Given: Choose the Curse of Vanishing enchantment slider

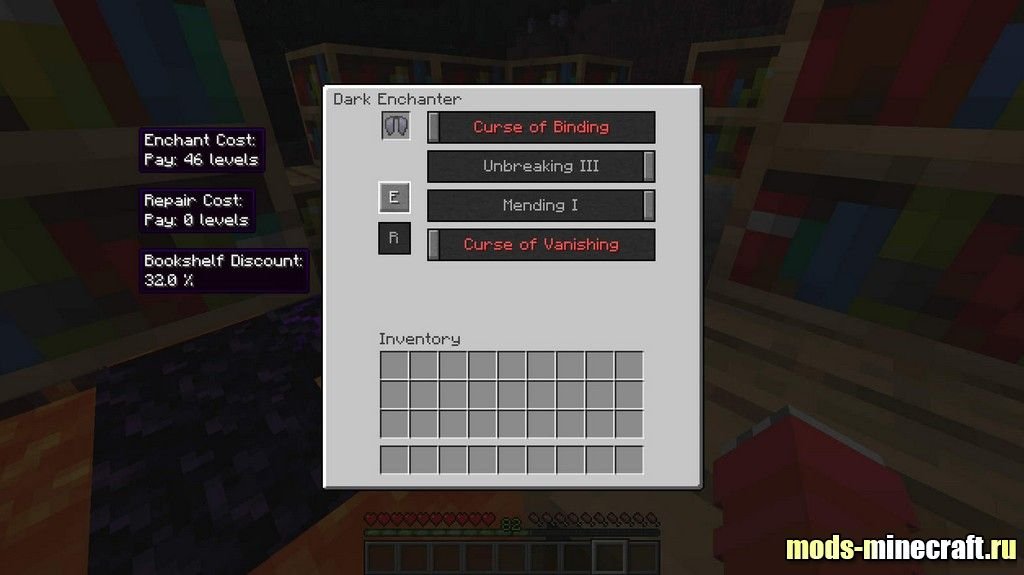Looking at the screenshot, I should coord(541,244).
